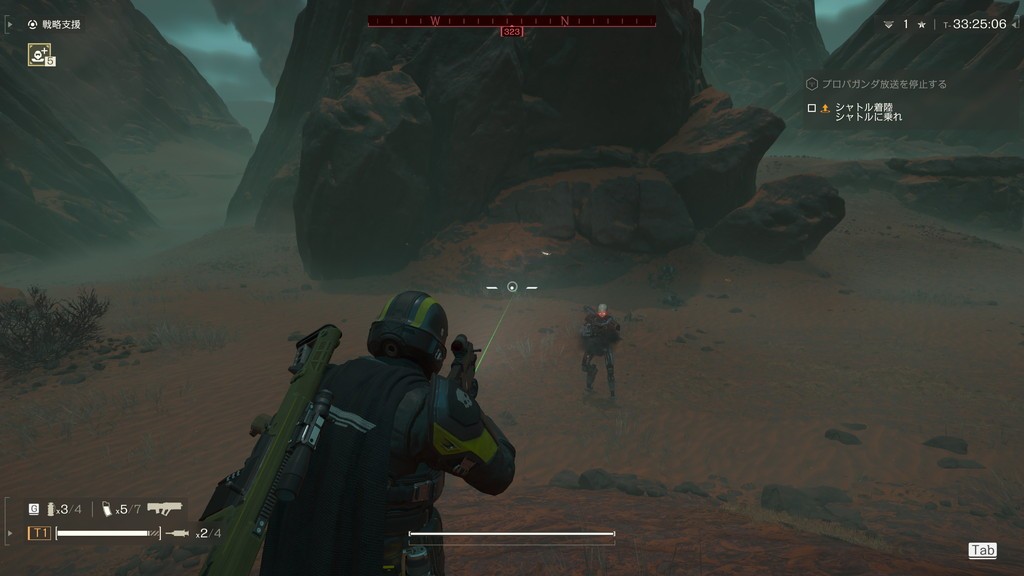The height and width of the screenshot is (576, 1024).
Task: Click the シャトル着陸 extraction objective
Action: pyautogui.click(x=860, y=108)
